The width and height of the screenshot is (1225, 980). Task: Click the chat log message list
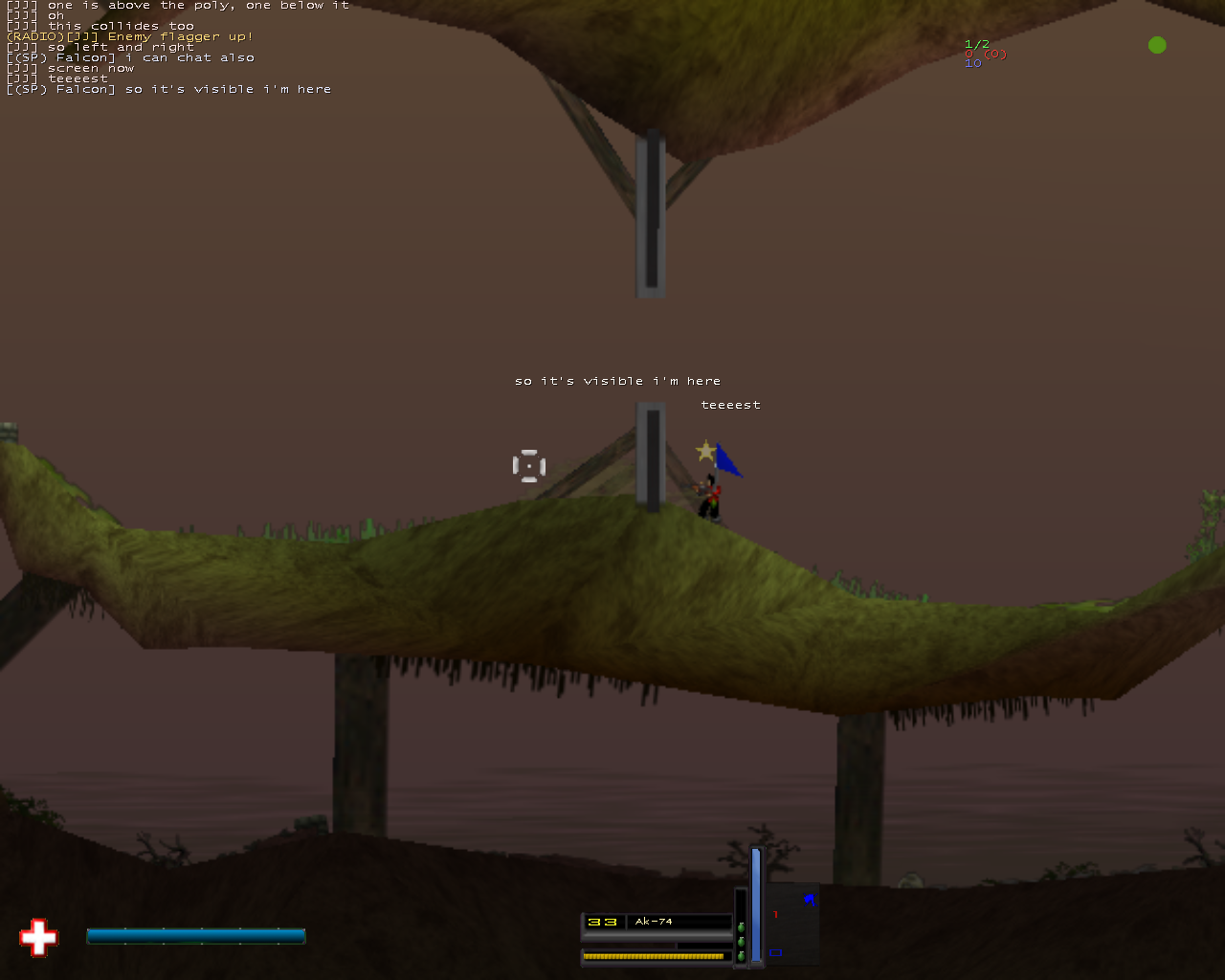(x=177, y=48)
